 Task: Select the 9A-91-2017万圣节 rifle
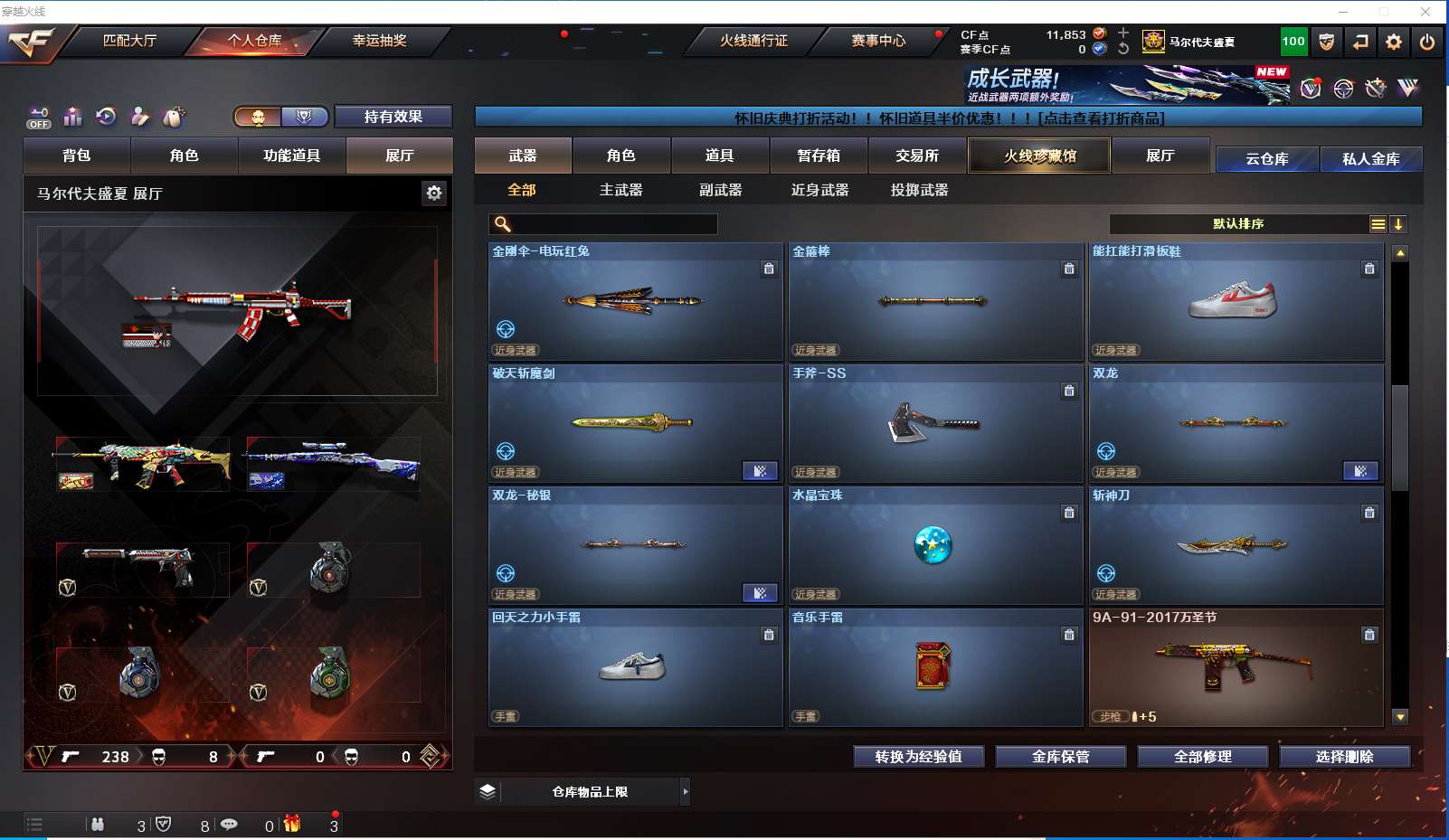coord(1236,667)
